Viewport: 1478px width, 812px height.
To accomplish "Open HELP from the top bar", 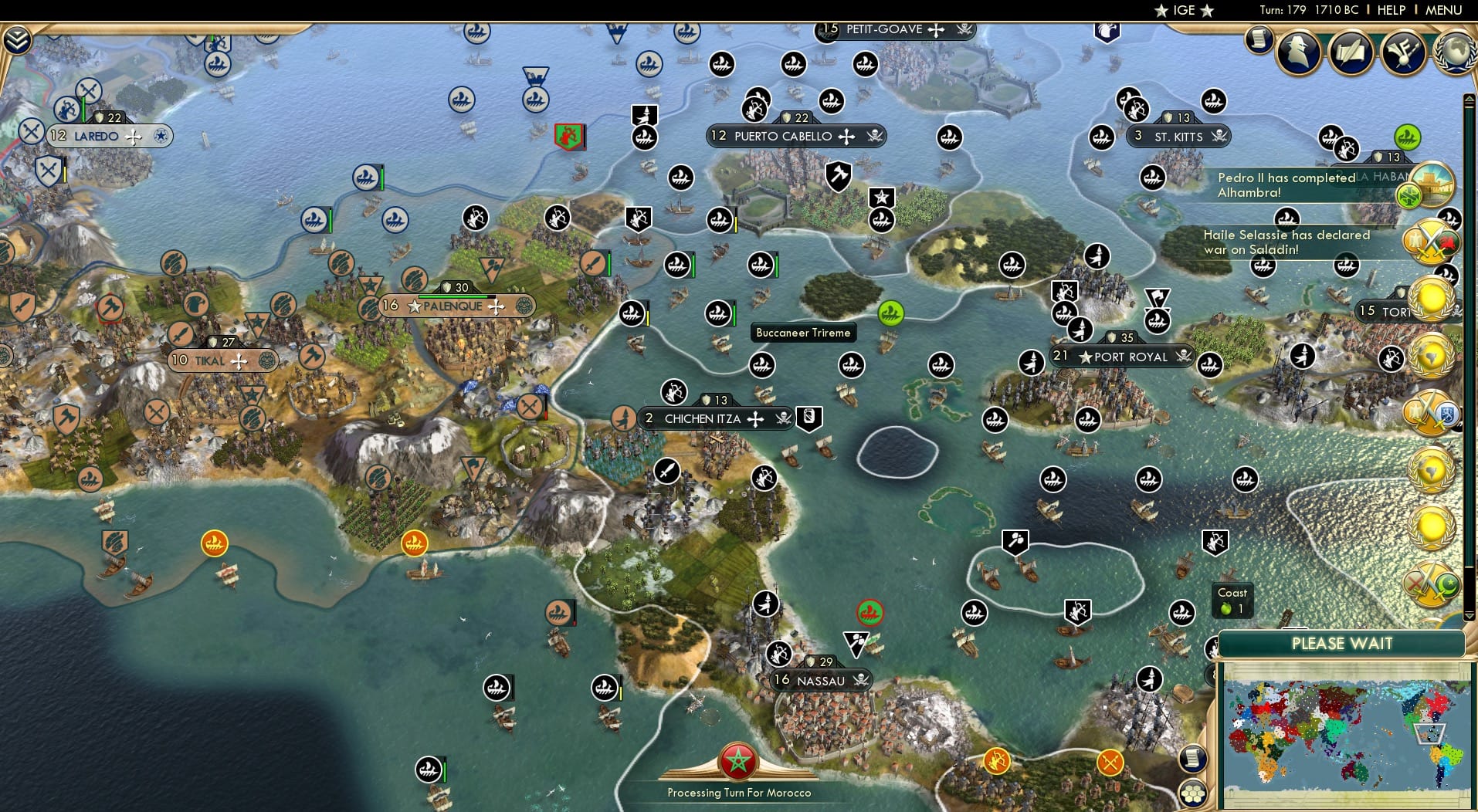I will click(x=1391, y=10).
